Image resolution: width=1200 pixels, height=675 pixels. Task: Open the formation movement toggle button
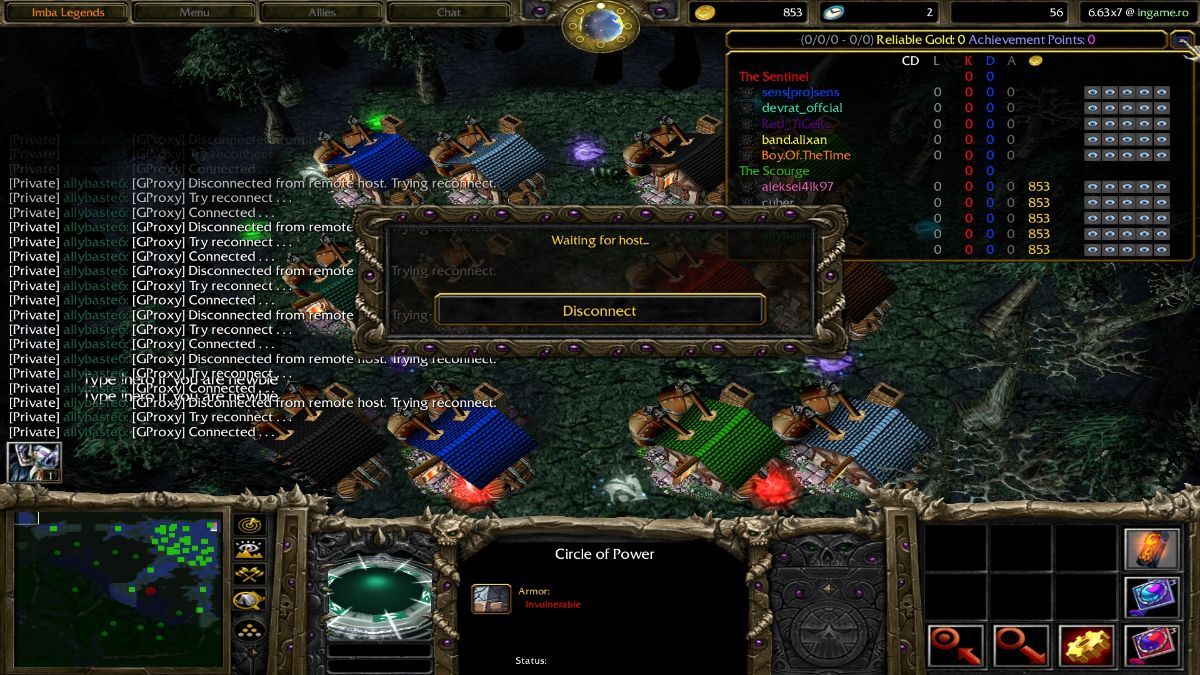[249, 629]
